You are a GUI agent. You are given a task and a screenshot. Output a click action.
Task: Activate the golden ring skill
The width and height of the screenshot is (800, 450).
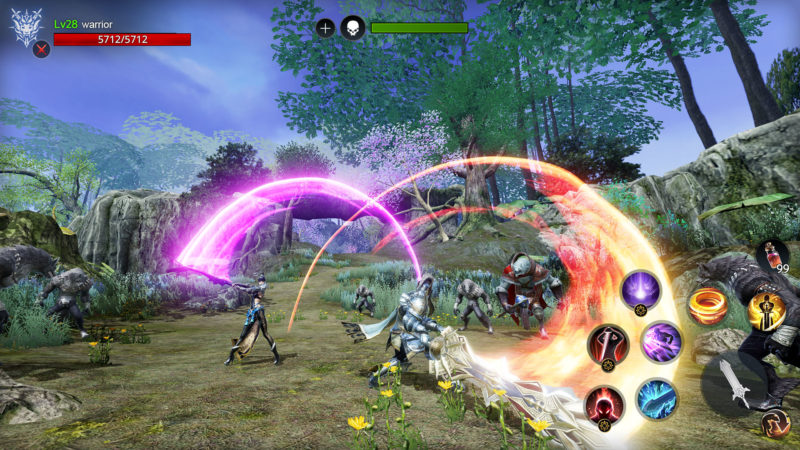[708, 306]
